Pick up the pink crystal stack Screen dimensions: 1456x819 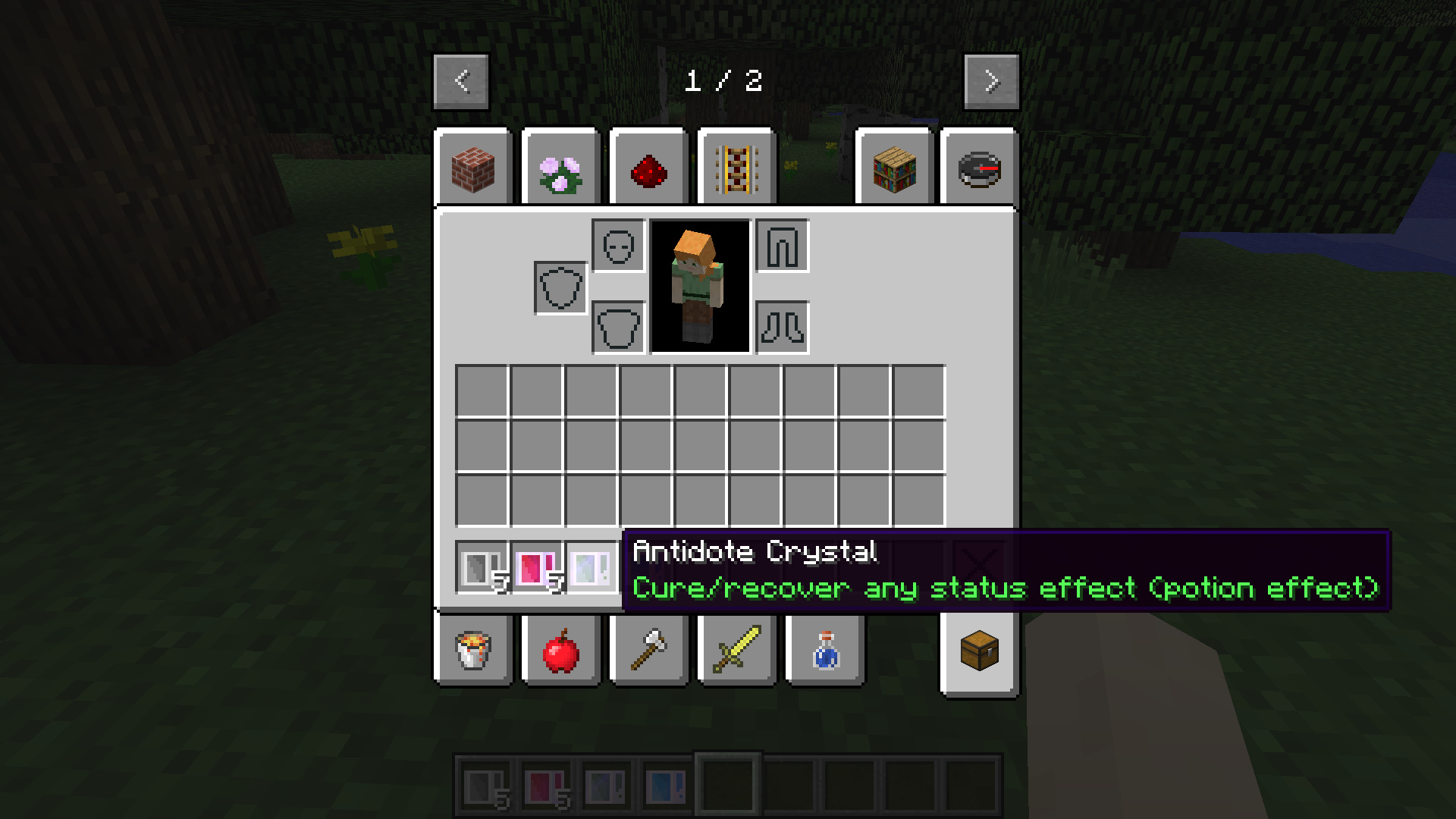[x=537, y=567]
